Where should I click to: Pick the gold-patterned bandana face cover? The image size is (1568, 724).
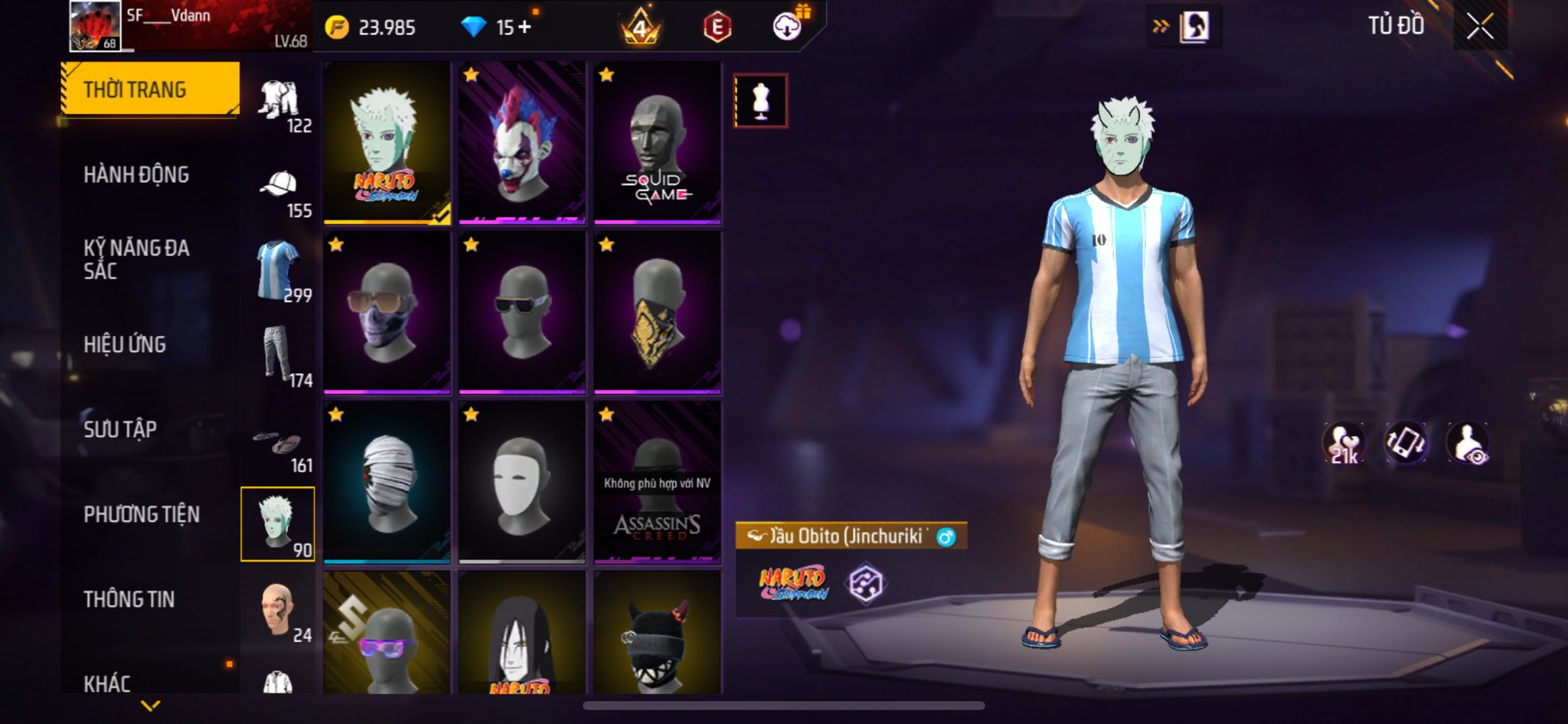(658, 313)
